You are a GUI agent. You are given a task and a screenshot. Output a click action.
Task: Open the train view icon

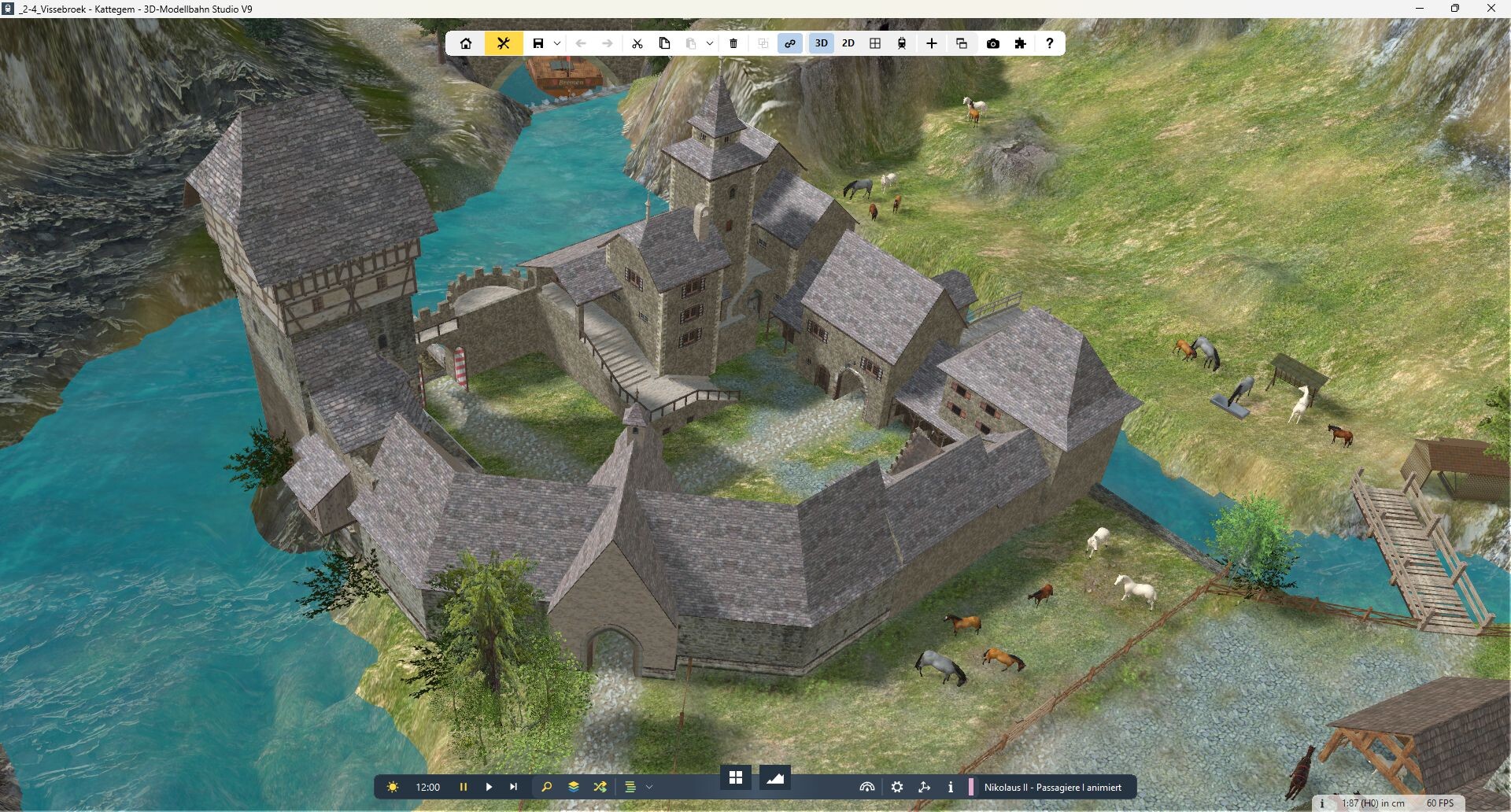pyautogui.click(x=902, y=43)
